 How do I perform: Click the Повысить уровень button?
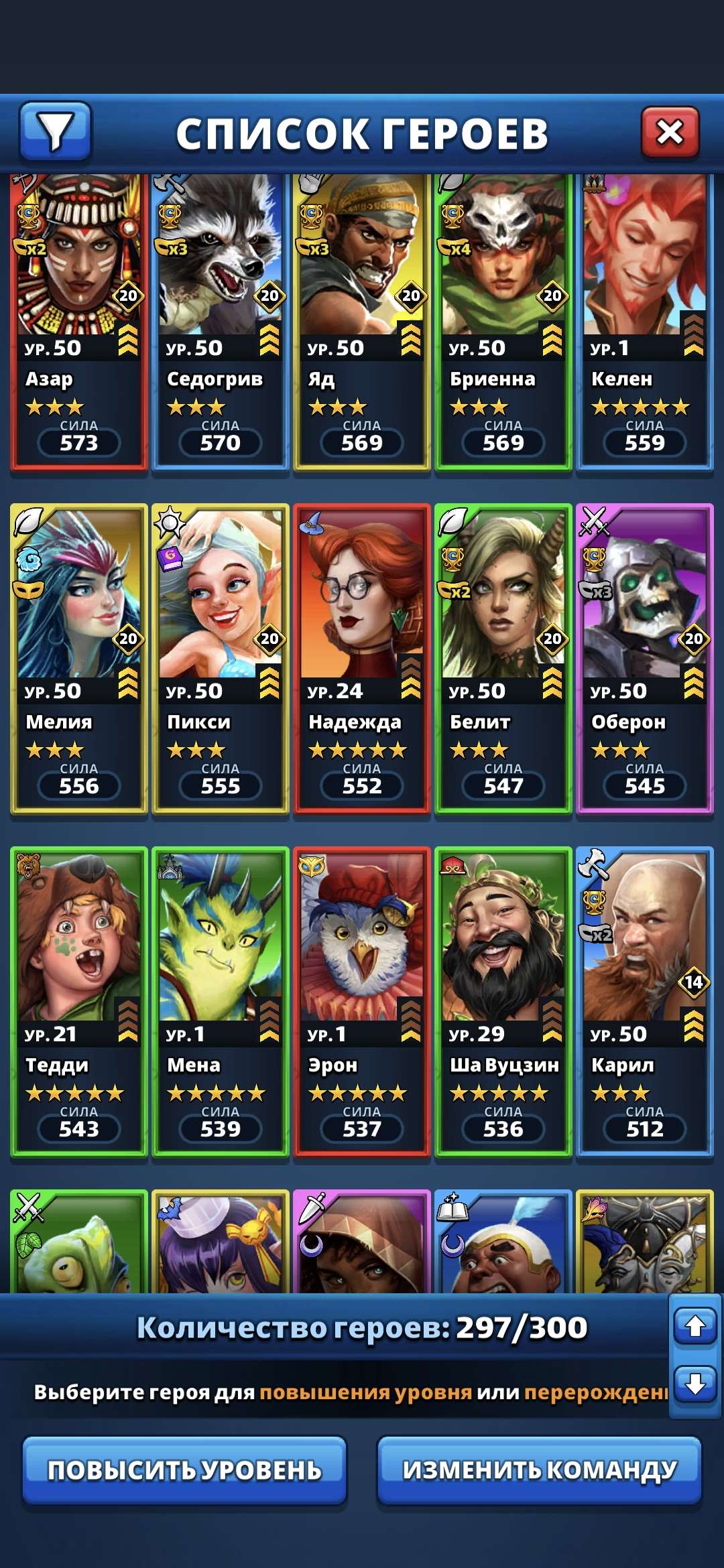[x=184, y=1470]
